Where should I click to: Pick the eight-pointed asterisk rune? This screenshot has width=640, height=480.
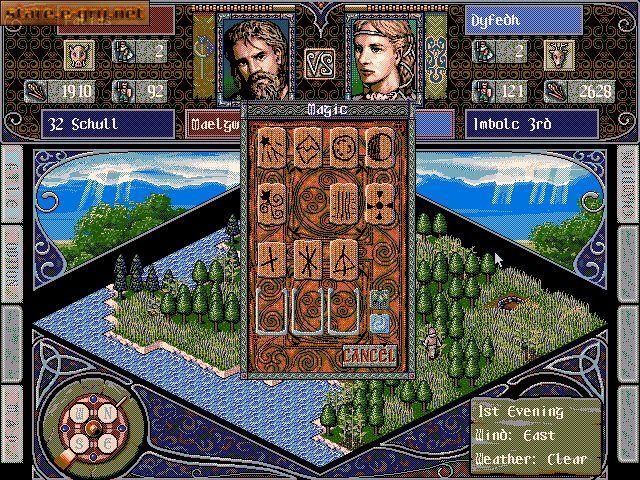point(307,259)
